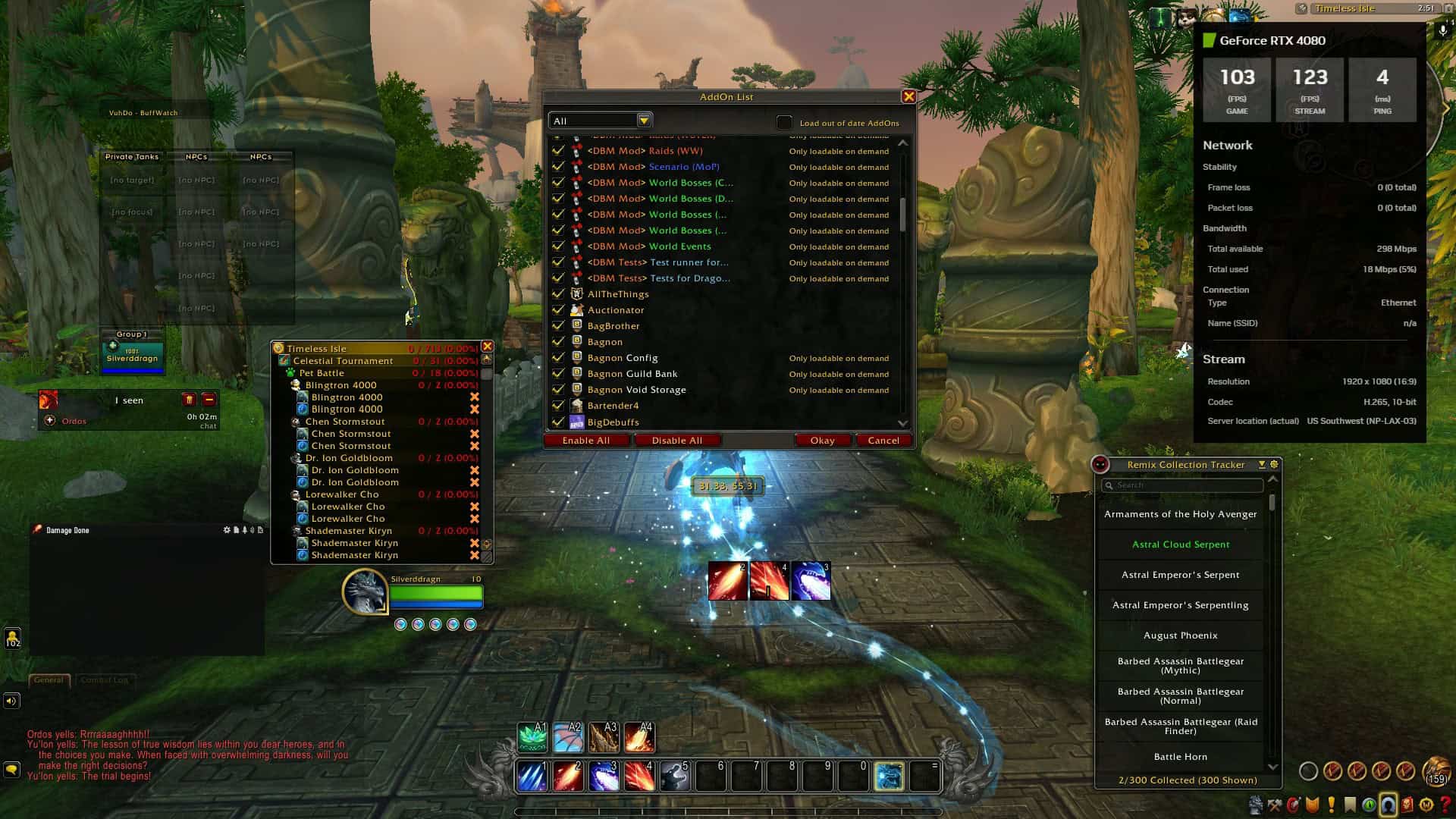Cancel the AddOn List changes
This screenshot has width=1456, height=819.
pyautogui.click(x=883, y=441)
